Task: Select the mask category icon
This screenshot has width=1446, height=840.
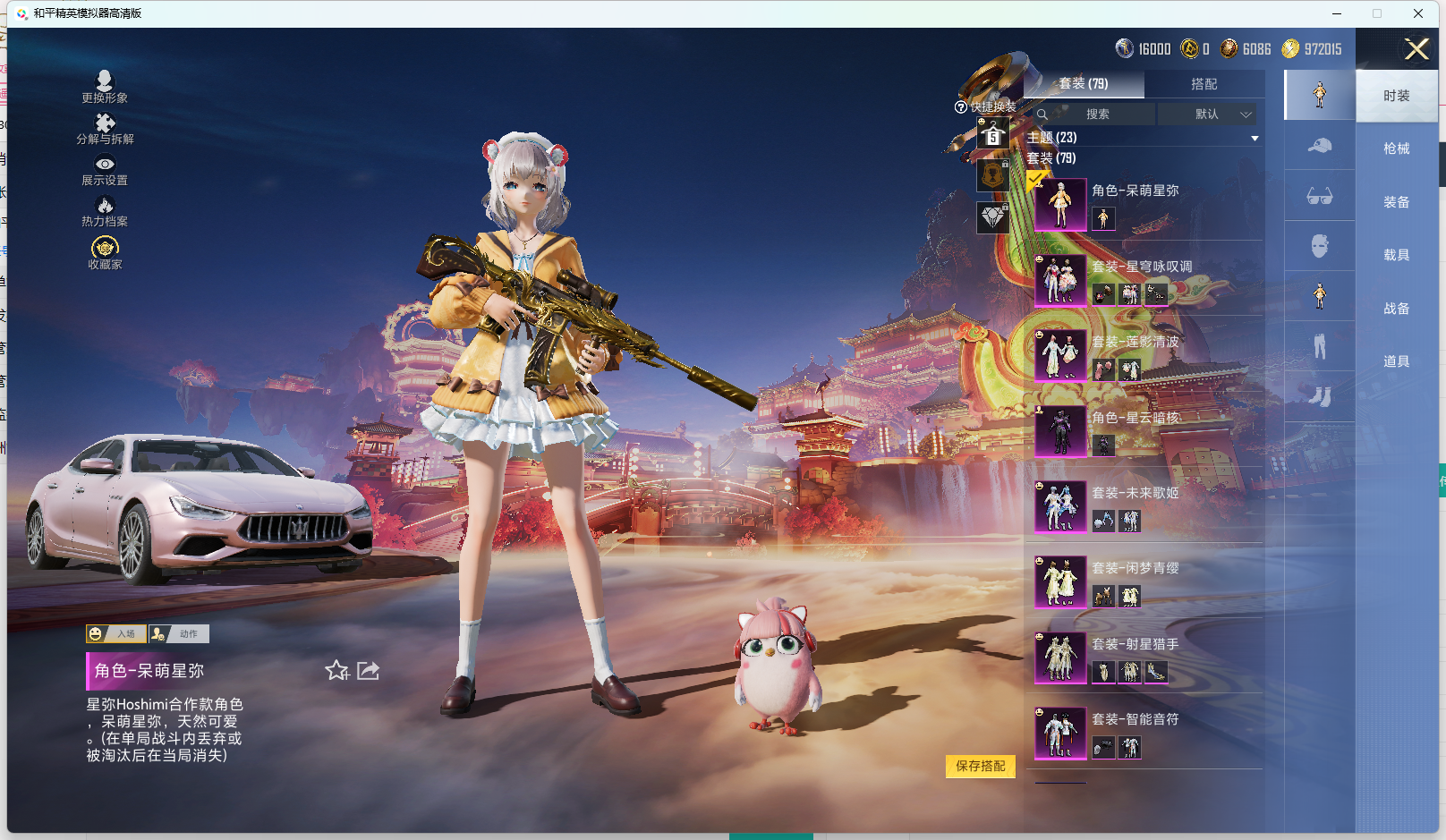Action: tap(1319, 245)
